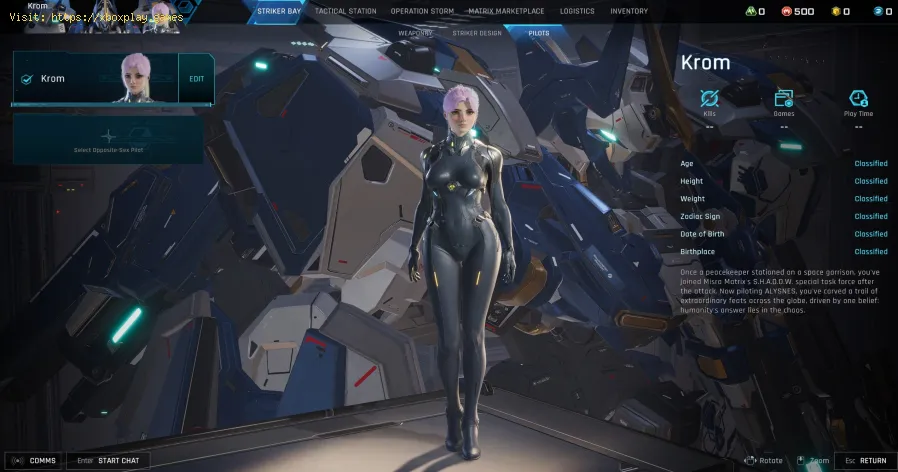Switch to the Tactical Station tab
898x472 pixels.
tap(345, 11)
